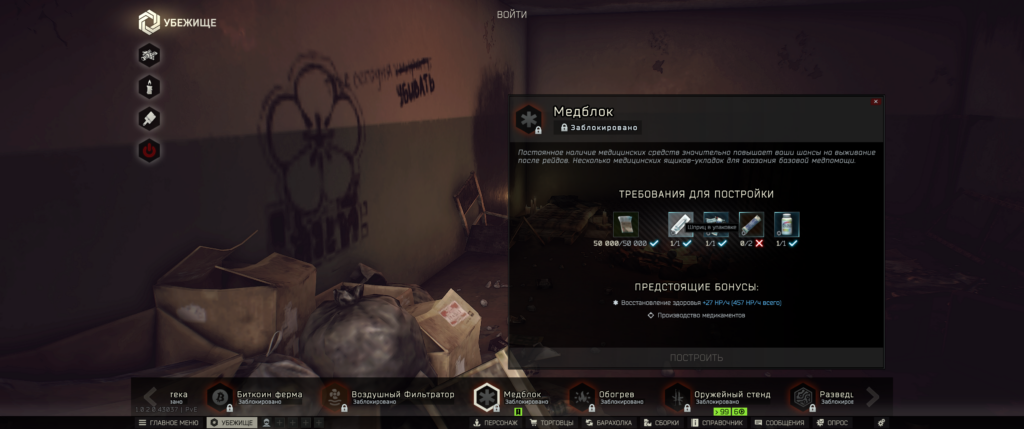Image resolution: width=1024 pixels, height=429 pixels.
Task: Open the ТОРГОВЦЫ traders screen
Action: click(x=553, y=423)
